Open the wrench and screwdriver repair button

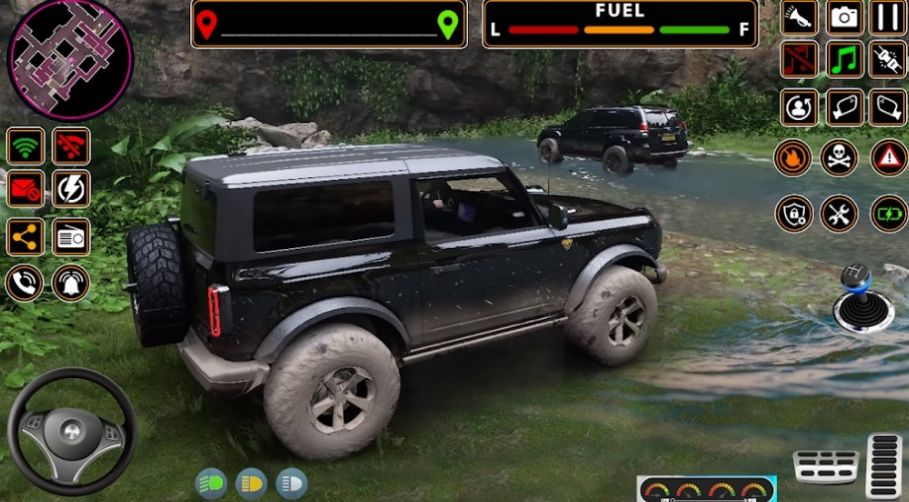(x=839, y=213)
